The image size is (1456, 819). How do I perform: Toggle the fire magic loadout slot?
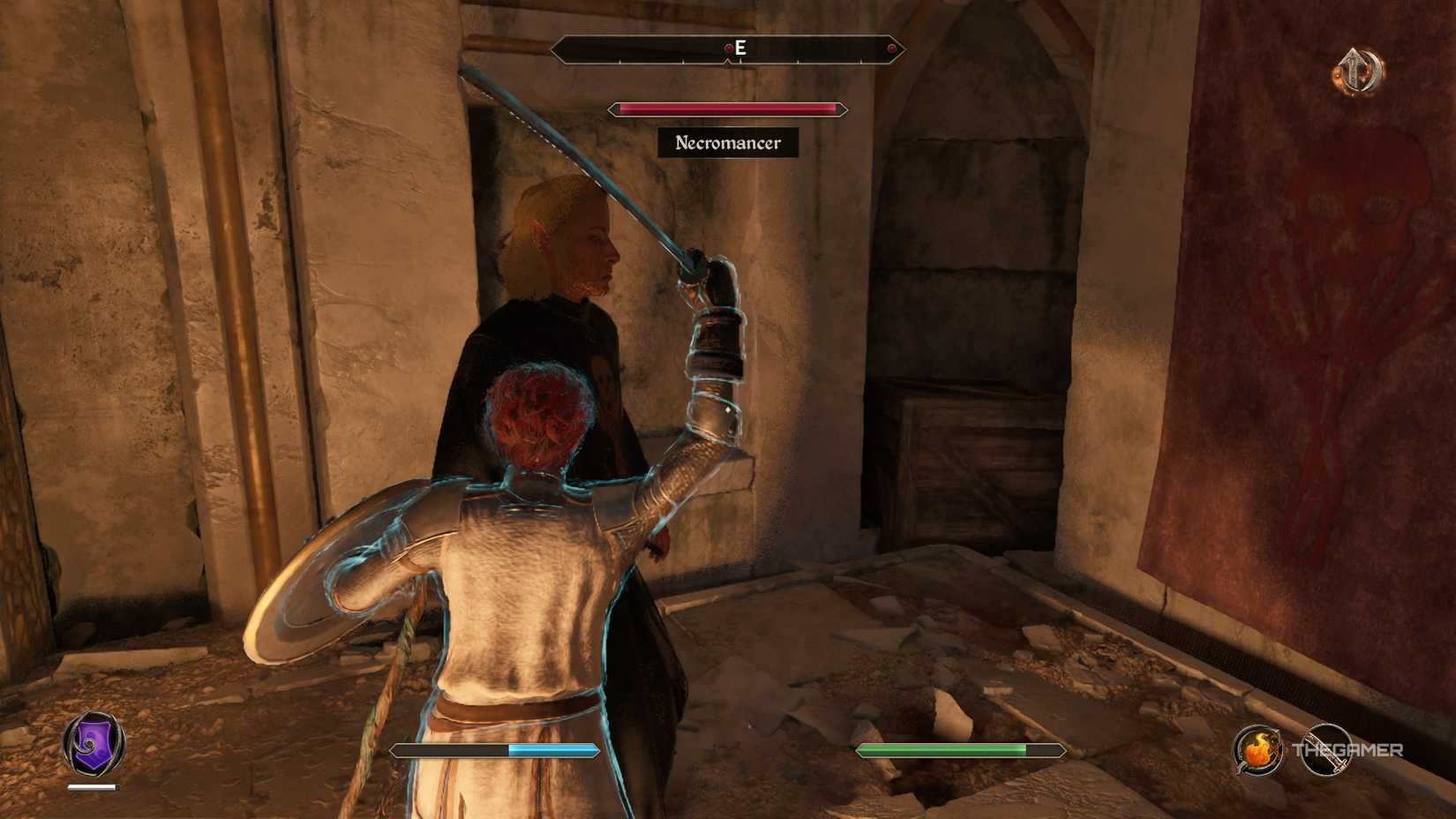[1257, 748]
